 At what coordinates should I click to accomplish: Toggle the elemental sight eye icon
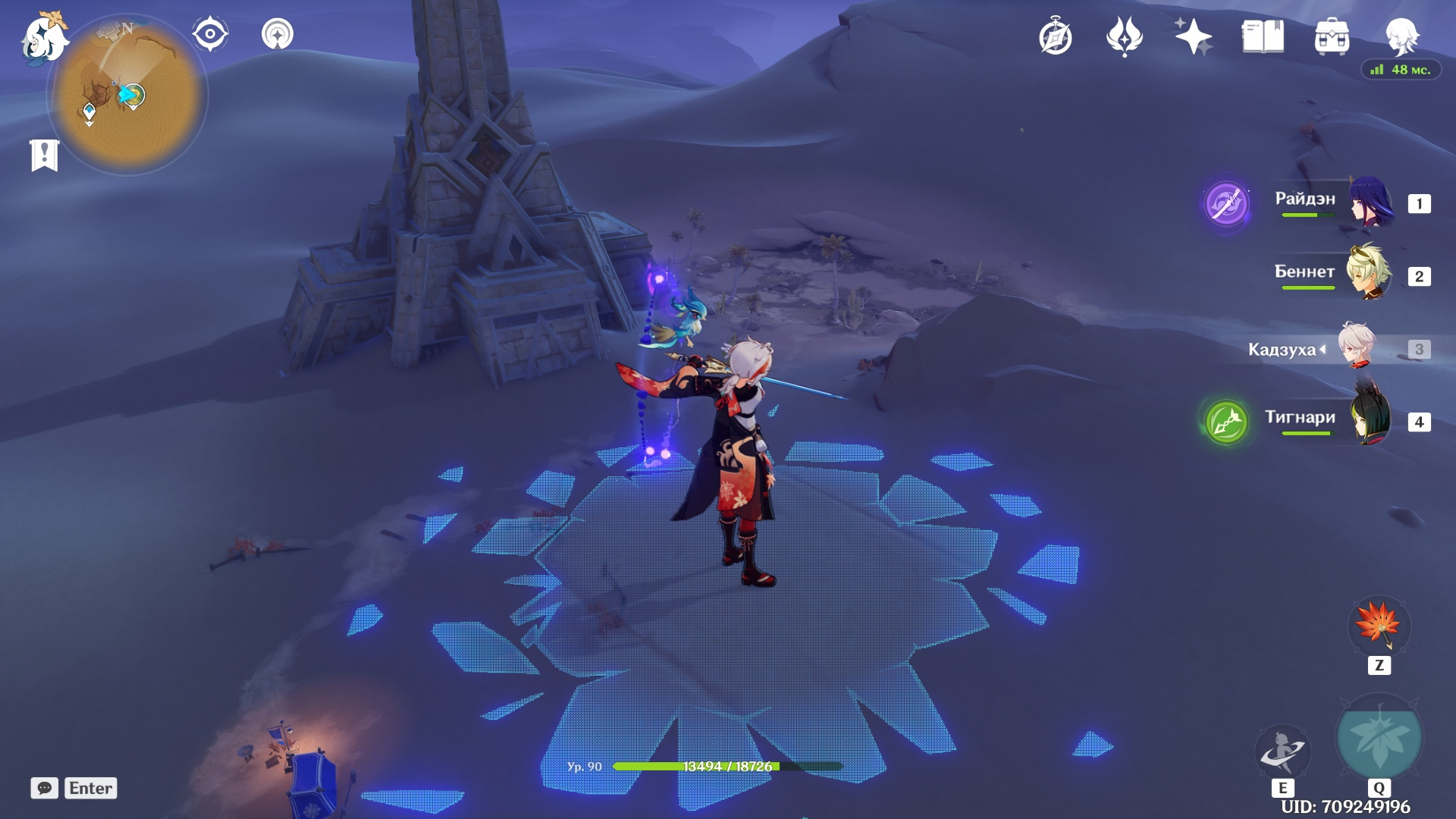tap(210, 34)
